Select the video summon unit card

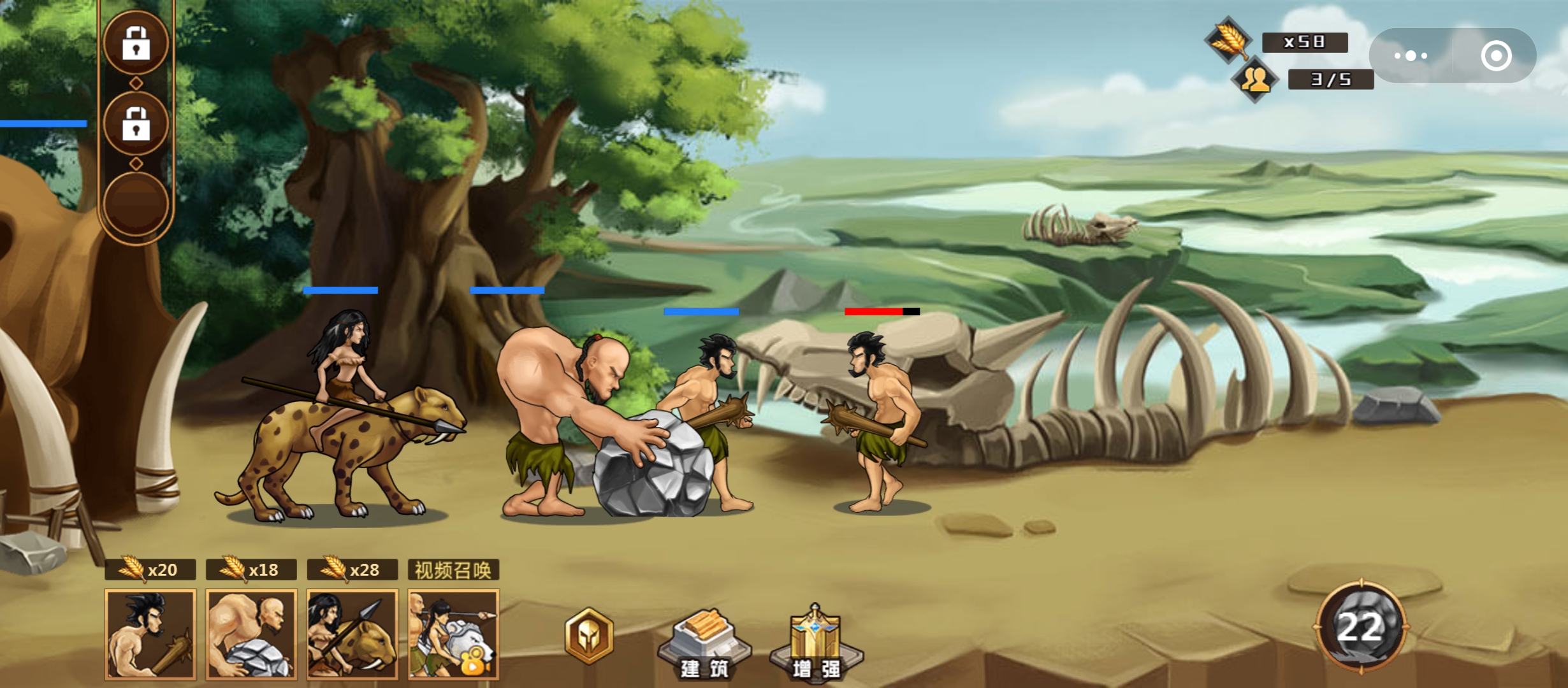[453, 634]
